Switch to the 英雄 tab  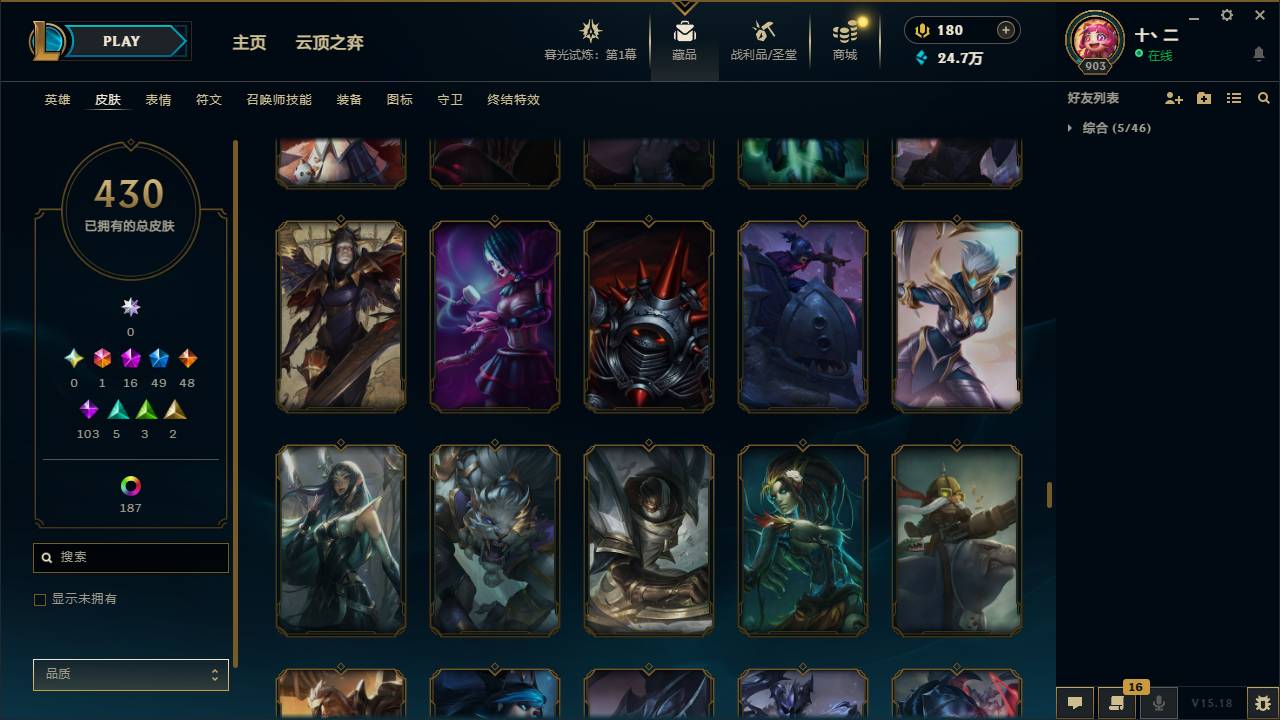[56, 100]
